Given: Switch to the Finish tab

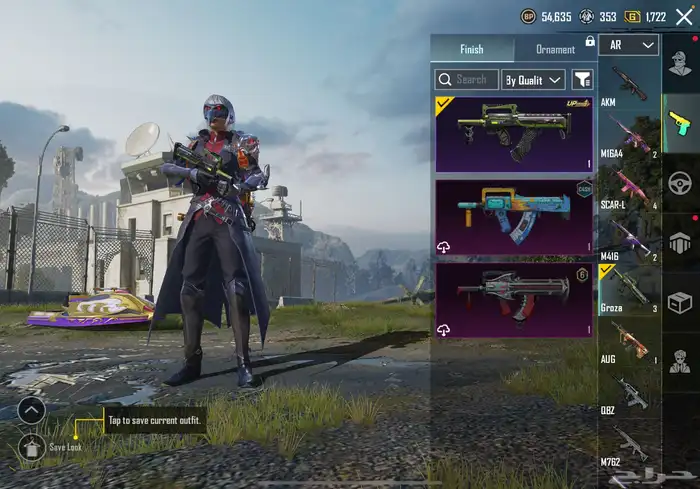Looking at the screenshot, I should pos(472,49).
